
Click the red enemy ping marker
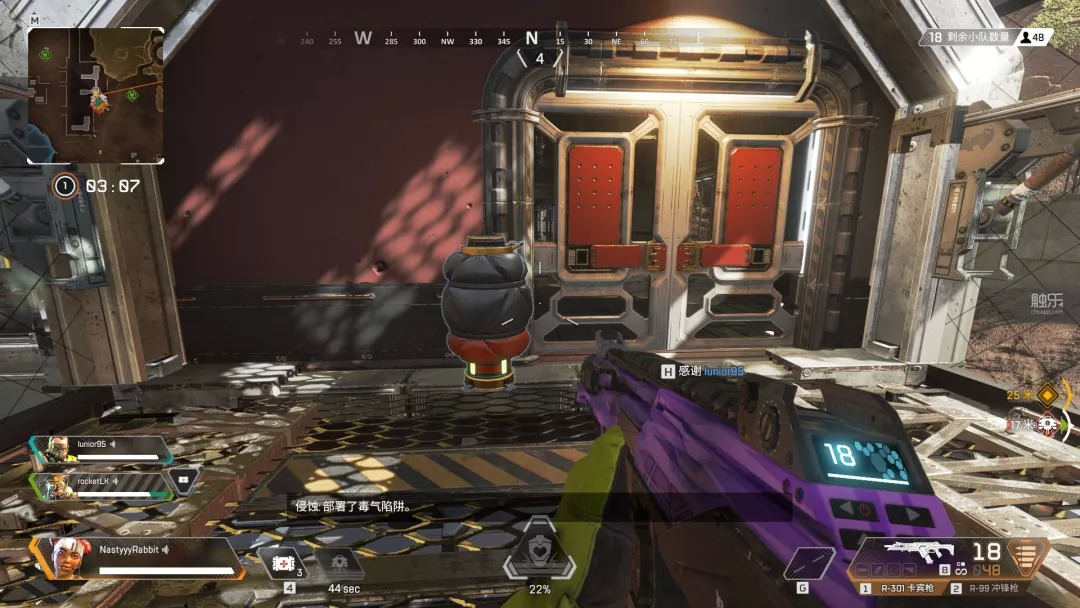(x=1047, y=425)
